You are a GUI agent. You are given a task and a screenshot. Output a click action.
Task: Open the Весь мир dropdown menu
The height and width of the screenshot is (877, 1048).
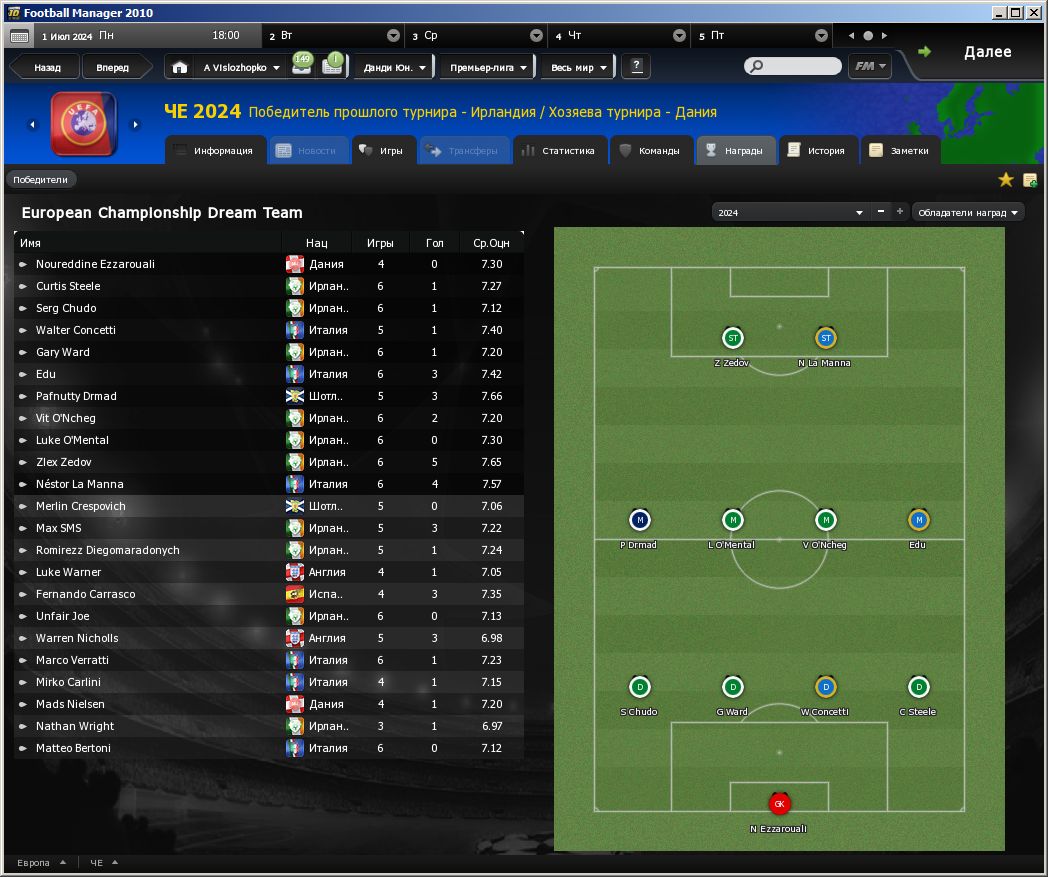(576, 68)
